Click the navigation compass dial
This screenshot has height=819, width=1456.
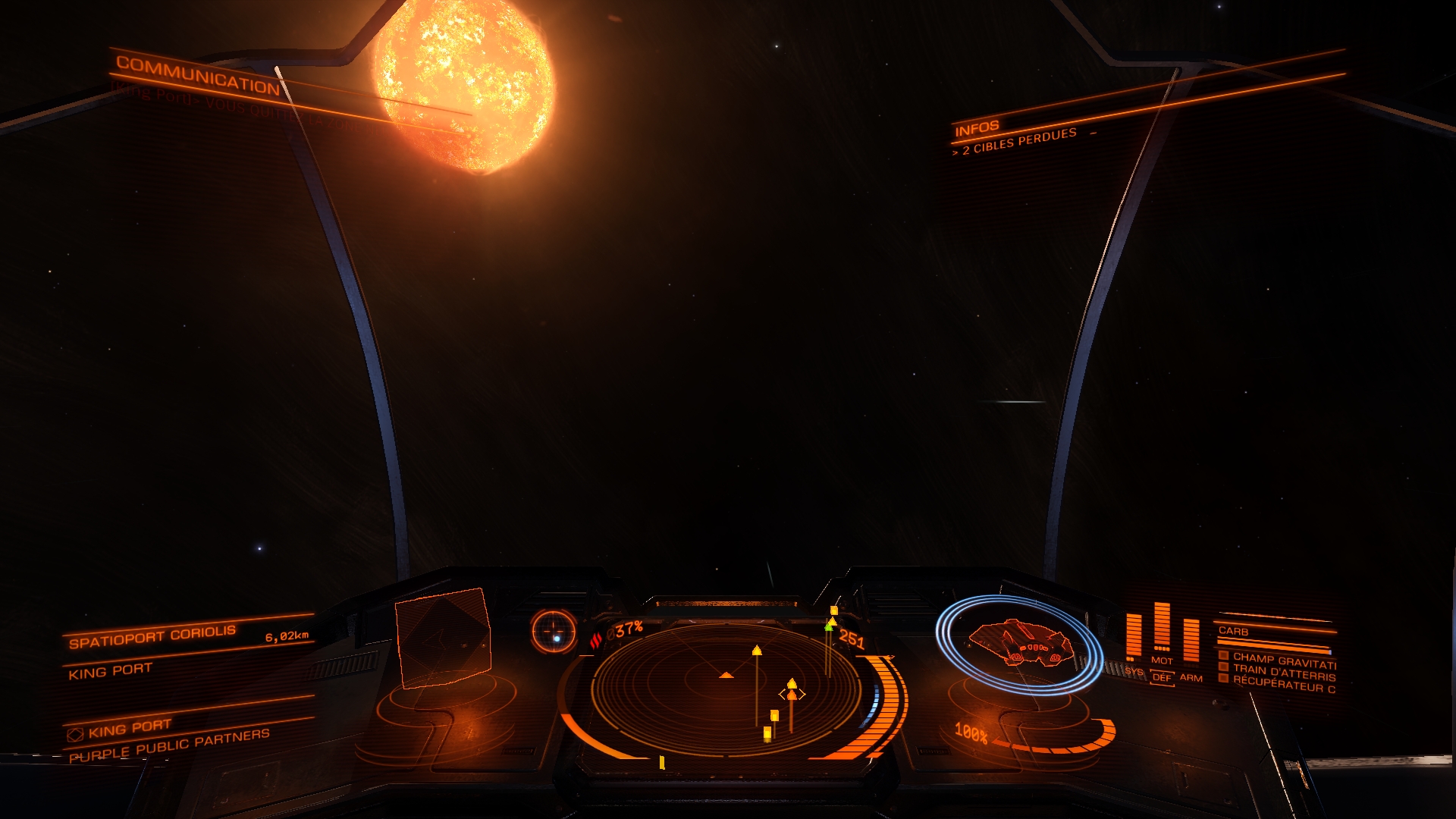coord(553,631)
